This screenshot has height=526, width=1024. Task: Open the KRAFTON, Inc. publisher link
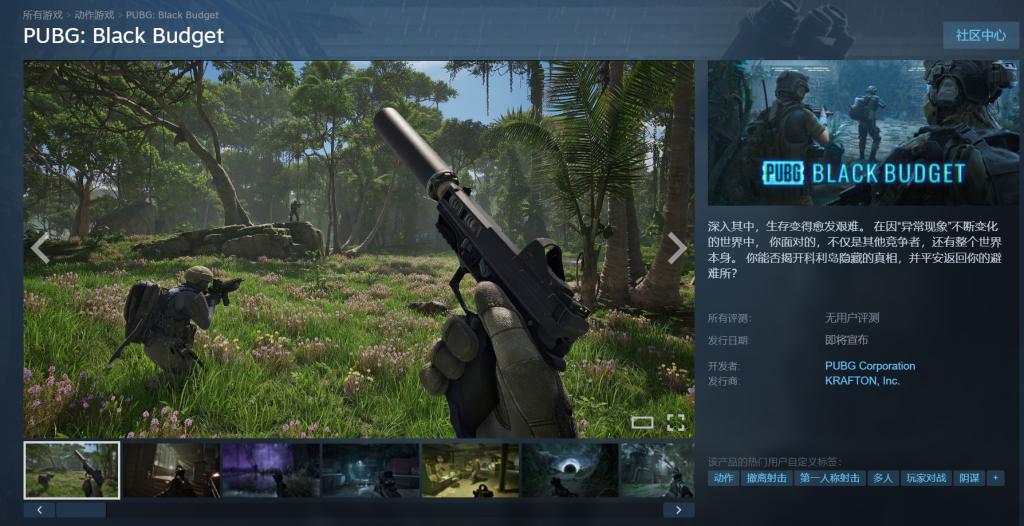[x=862, y=381]
